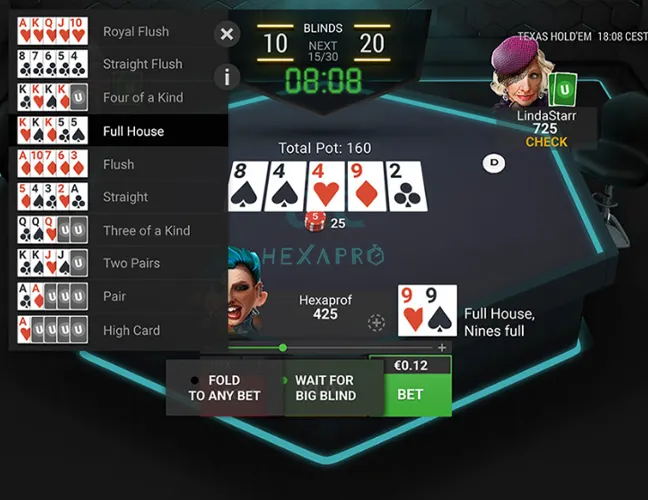648x500 pixels.
Task: Click the green Bet button
Action: [x=410, y=394]
